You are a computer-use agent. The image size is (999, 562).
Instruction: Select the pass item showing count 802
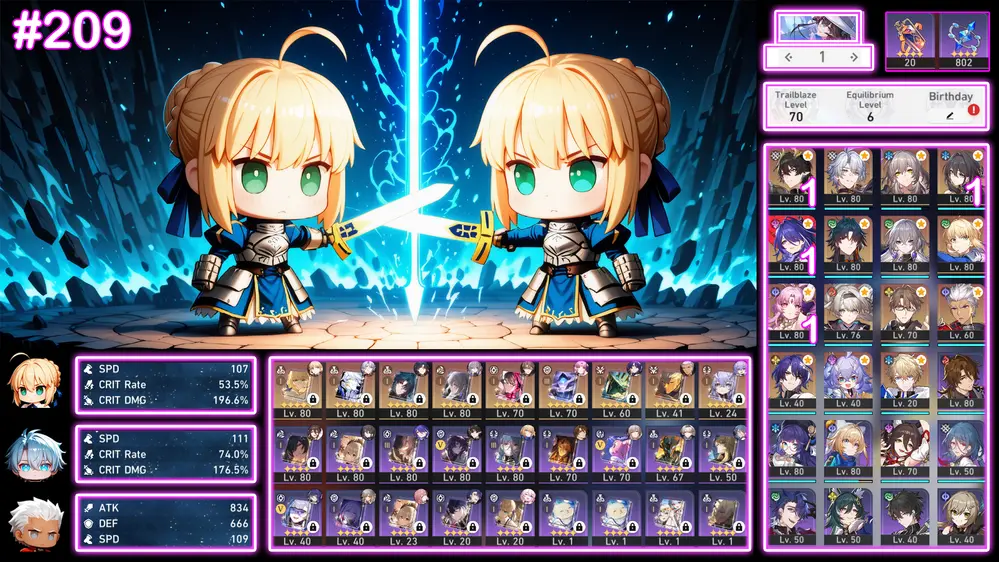pyautogui.click(x=964, y=40)
